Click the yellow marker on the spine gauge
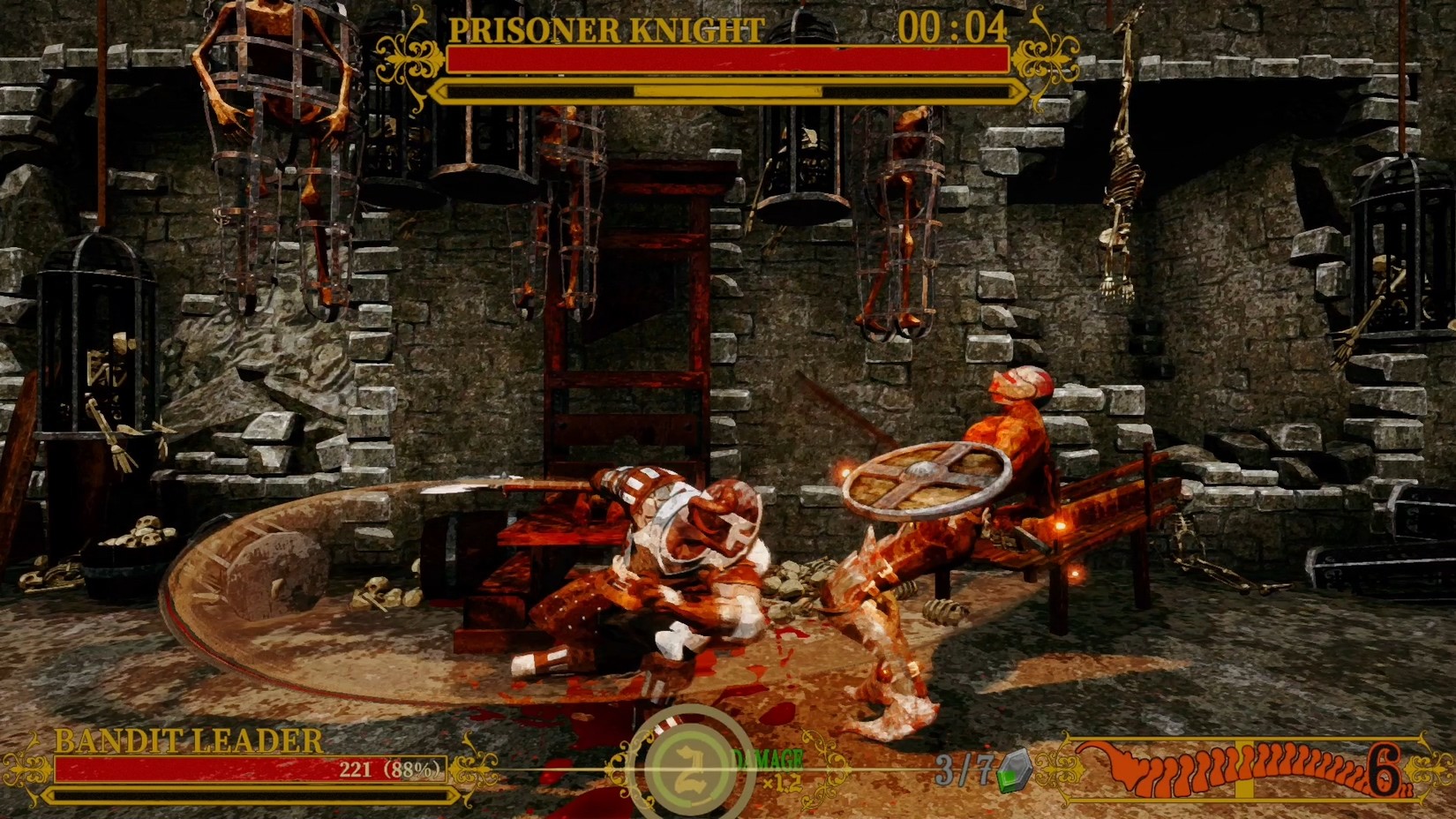Image resolution: width=1456 pixels, height=819 pixels. click(x=1243, y=769)
